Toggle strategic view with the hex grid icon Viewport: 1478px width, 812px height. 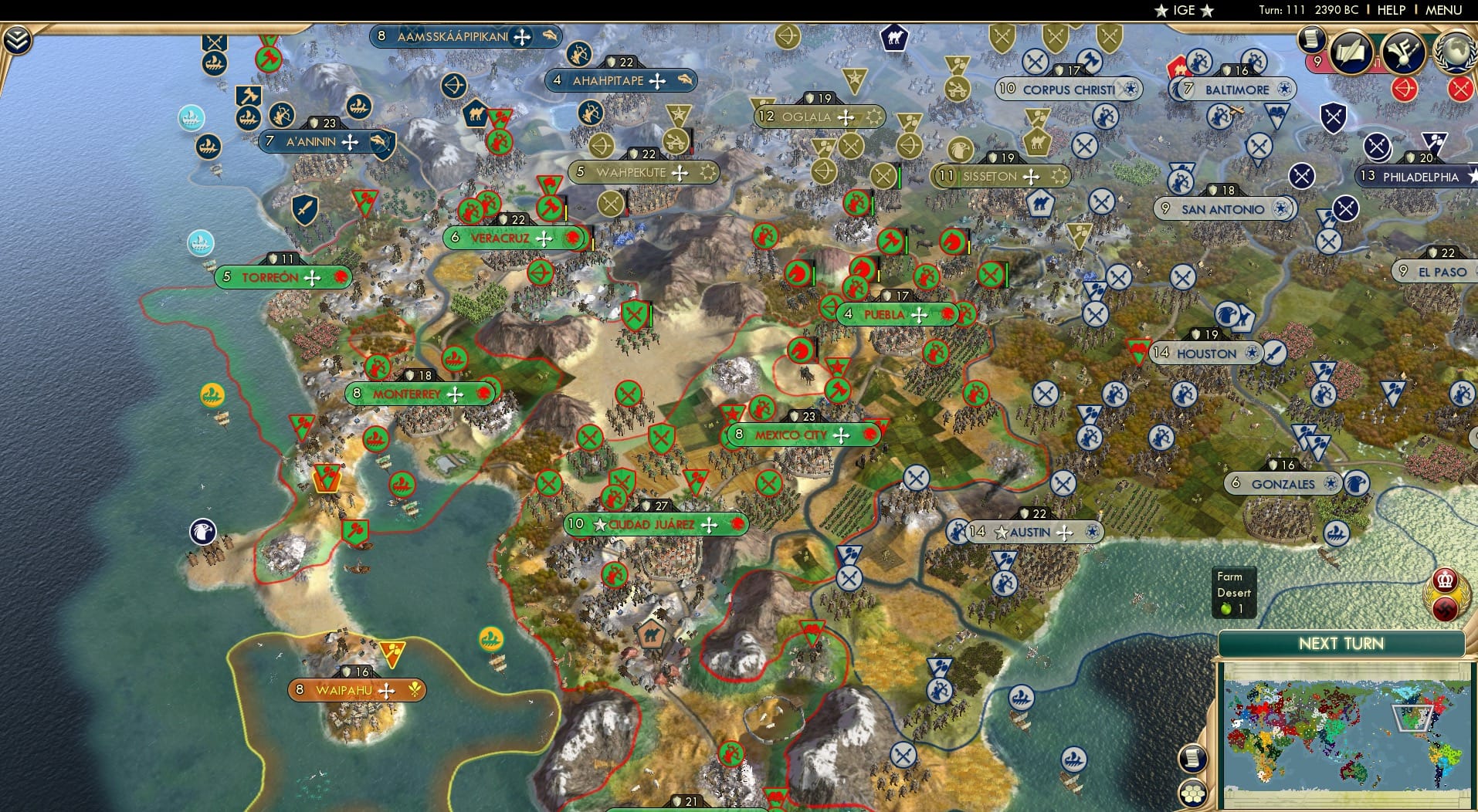pos(1193,792)
